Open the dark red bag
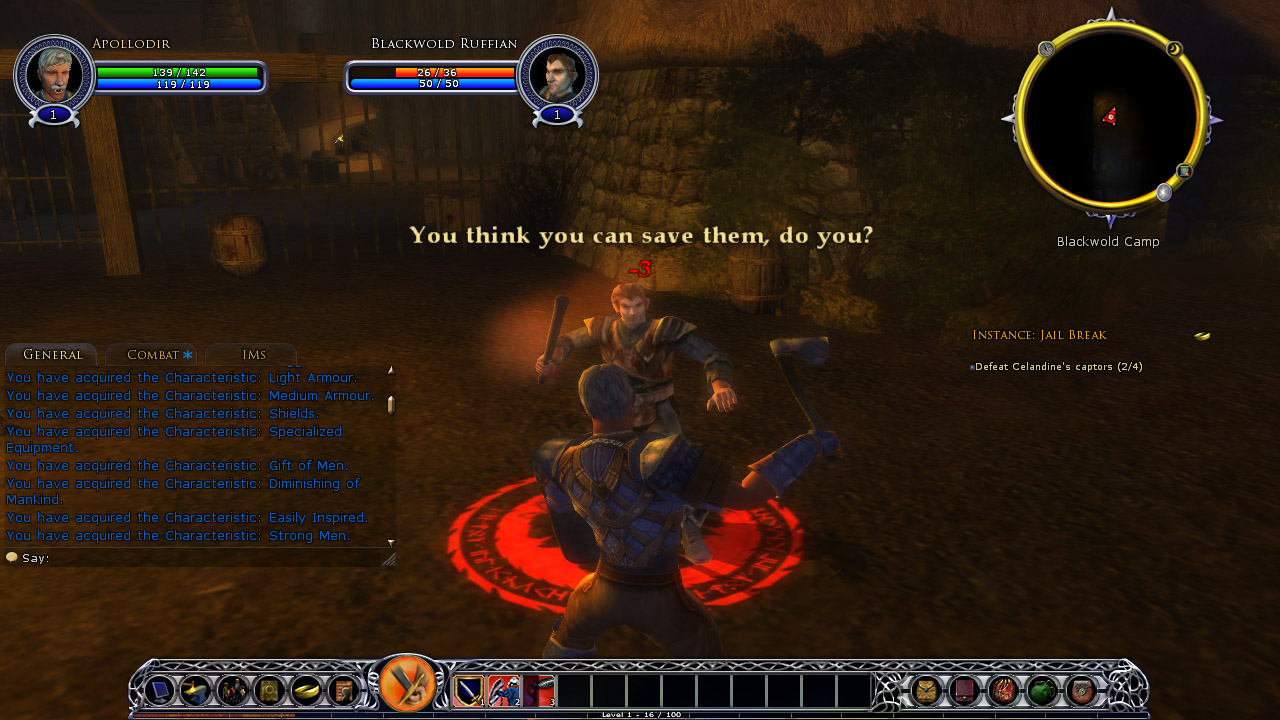The image size is (1280, 720). point(964,690)
